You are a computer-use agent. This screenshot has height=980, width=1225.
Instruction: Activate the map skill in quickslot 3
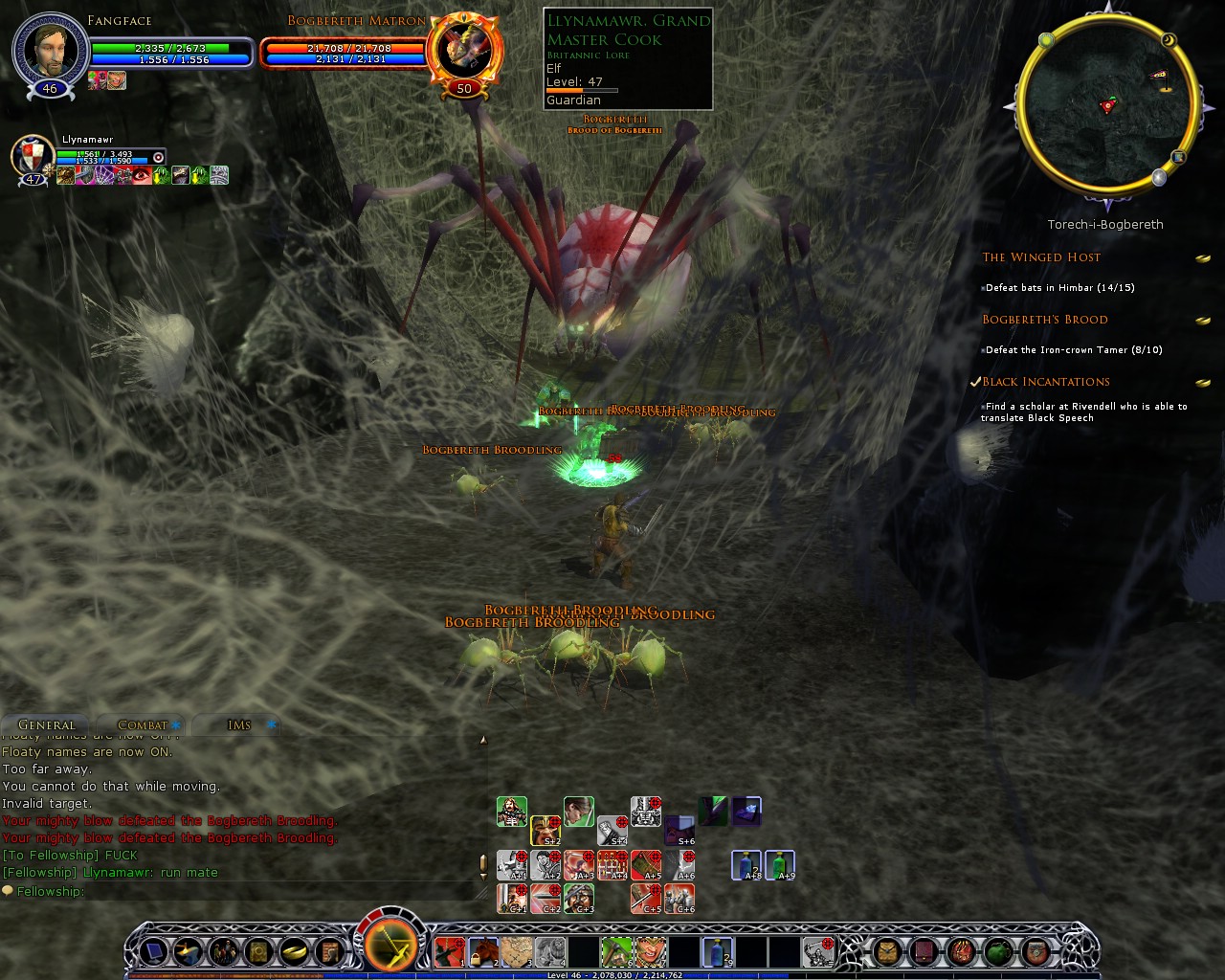517,951
